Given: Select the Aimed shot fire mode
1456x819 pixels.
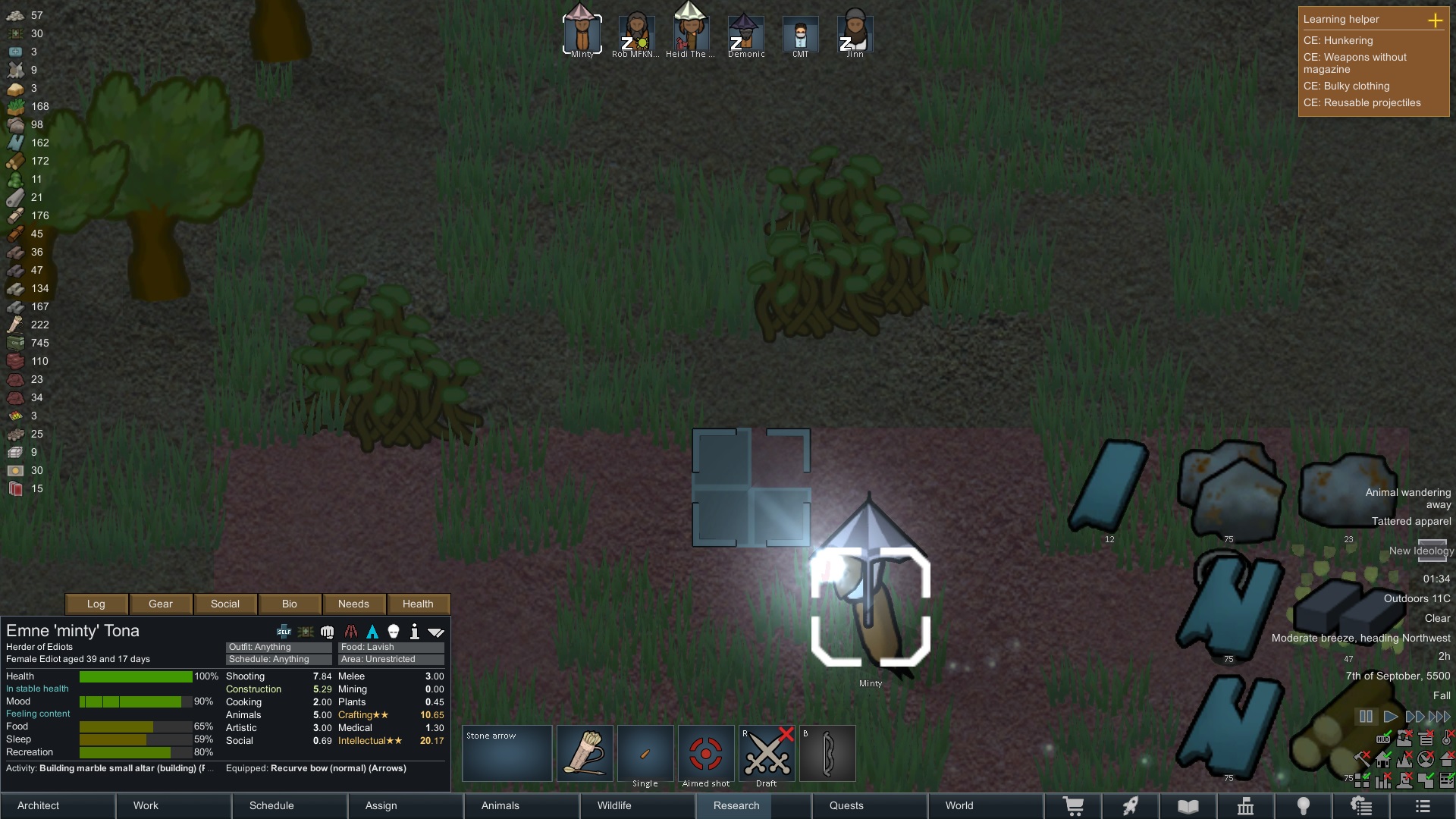Looking at the screenshot, I should pyautogui.click(x=706, y=754).
